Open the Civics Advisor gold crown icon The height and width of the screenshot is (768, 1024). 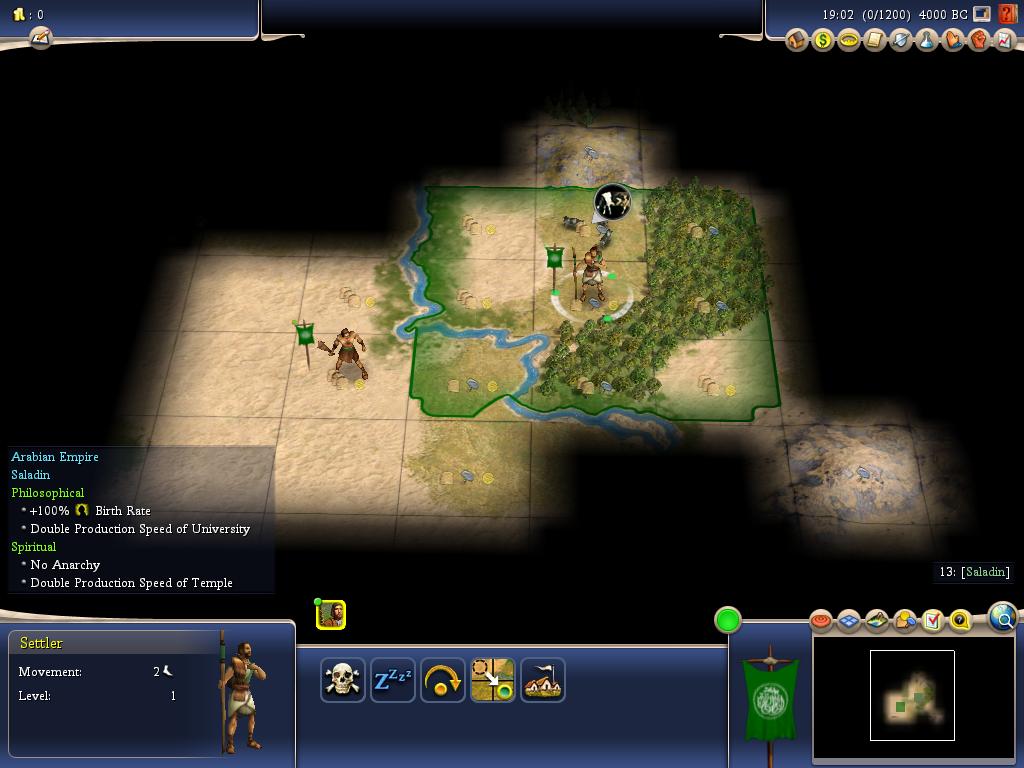849,41
